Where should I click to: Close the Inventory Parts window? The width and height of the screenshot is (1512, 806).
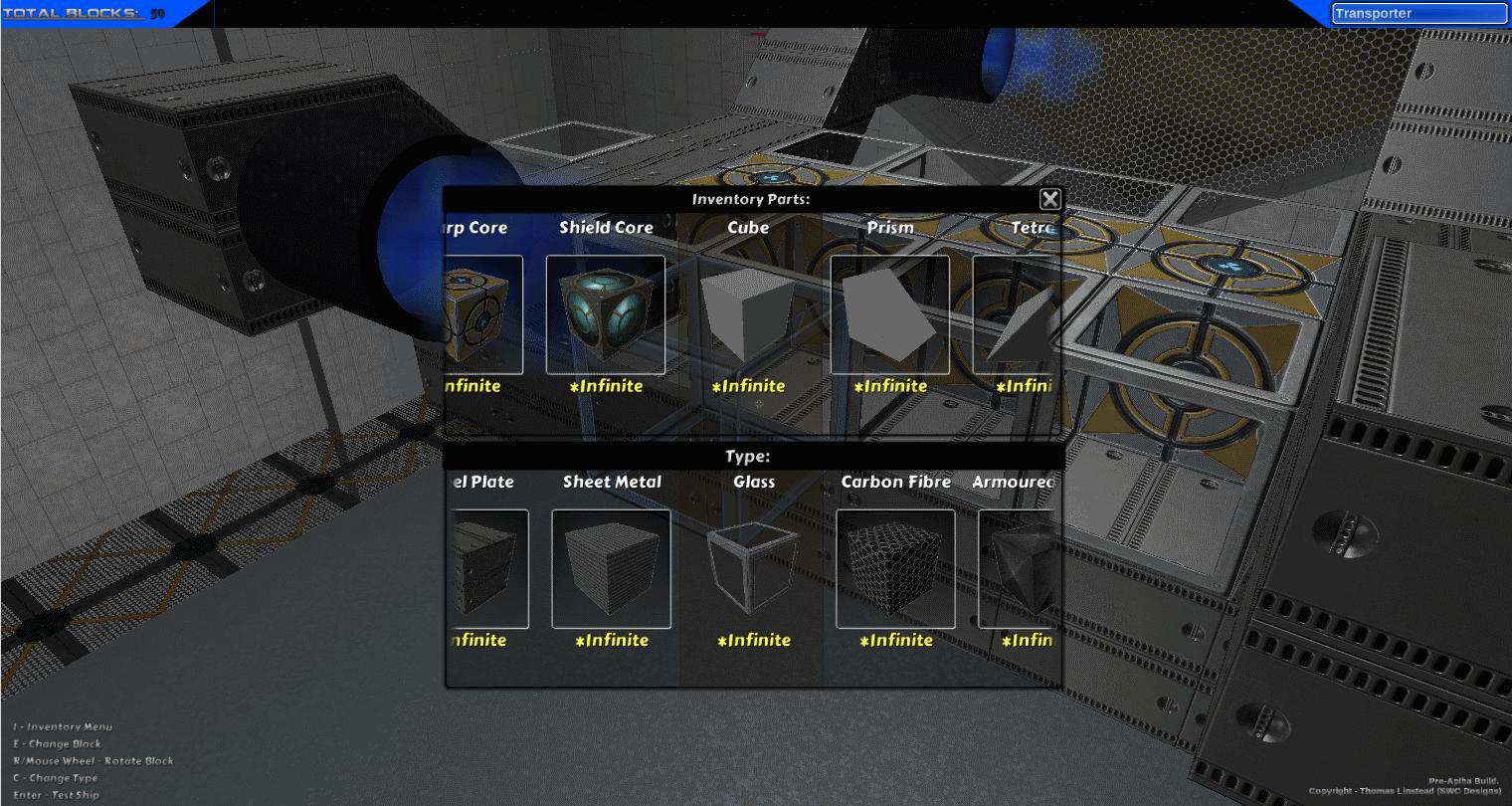tap(1050, 198)
